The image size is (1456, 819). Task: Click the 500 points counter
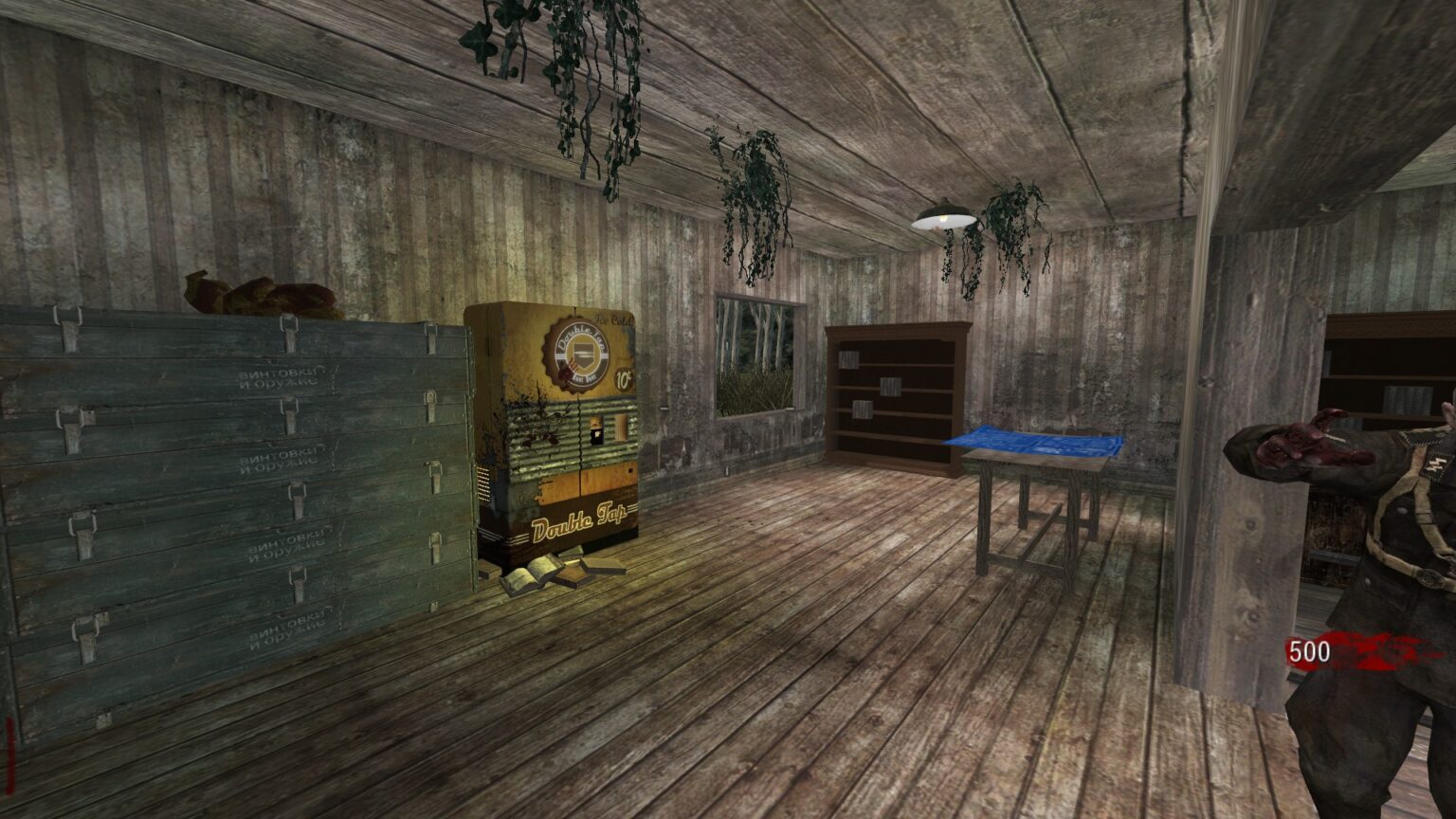(1309, 651)
